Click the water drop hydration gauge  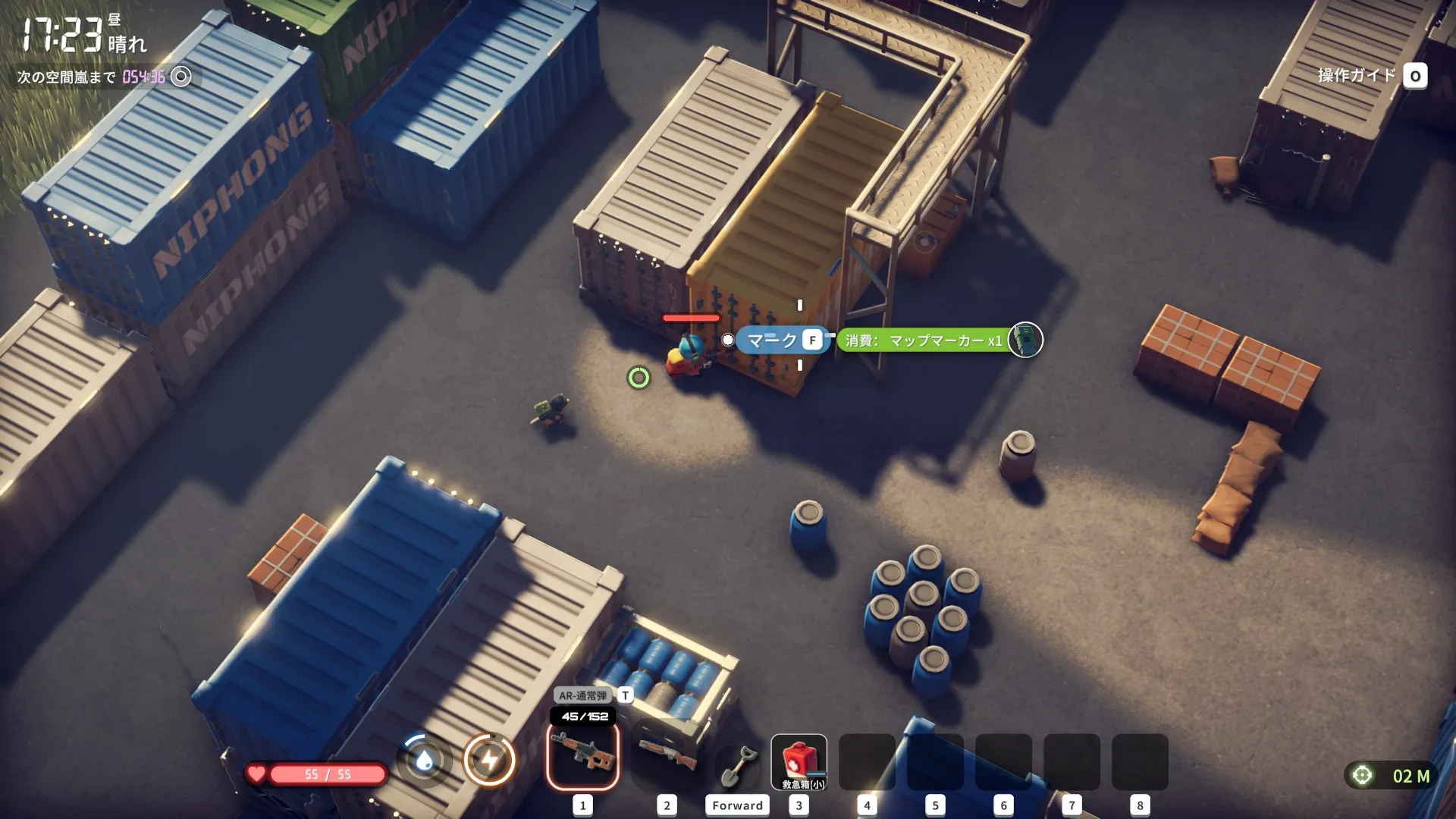pyautogui.click(x=424, y=760)
